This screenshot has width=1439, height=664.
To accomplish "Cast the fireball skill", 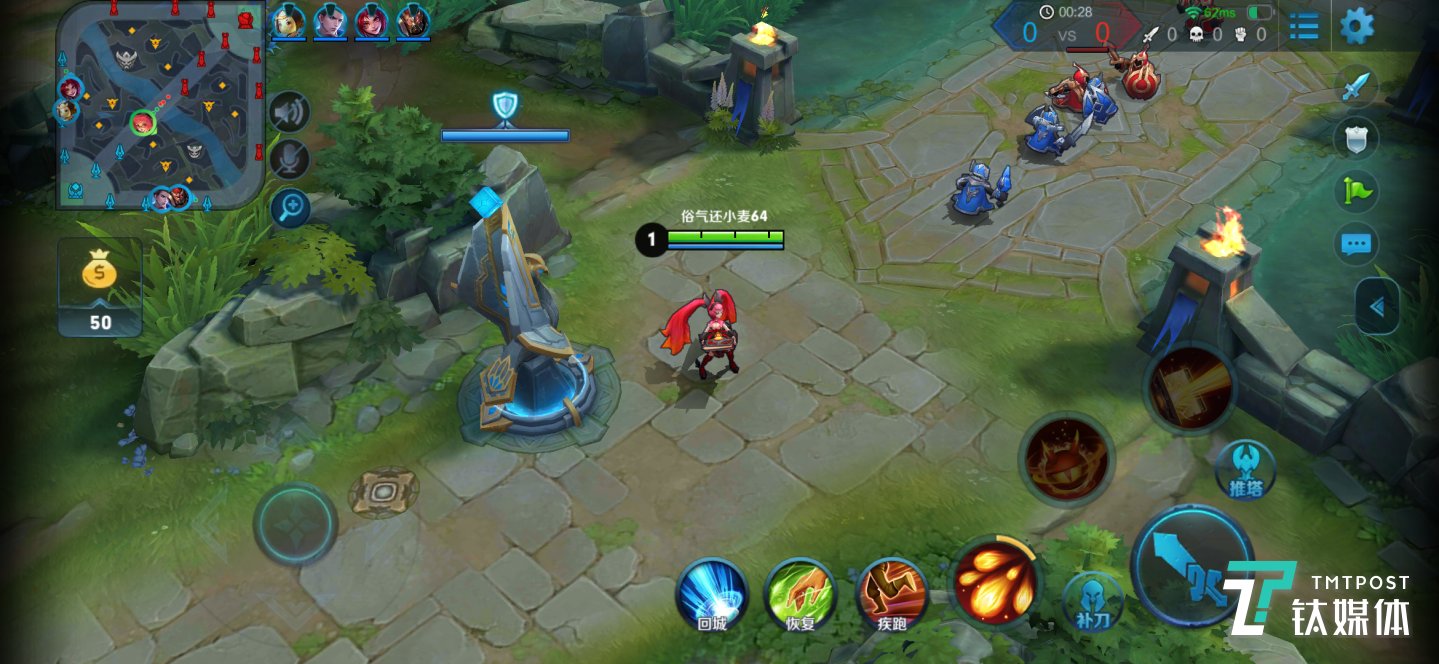I will (993, 580).
